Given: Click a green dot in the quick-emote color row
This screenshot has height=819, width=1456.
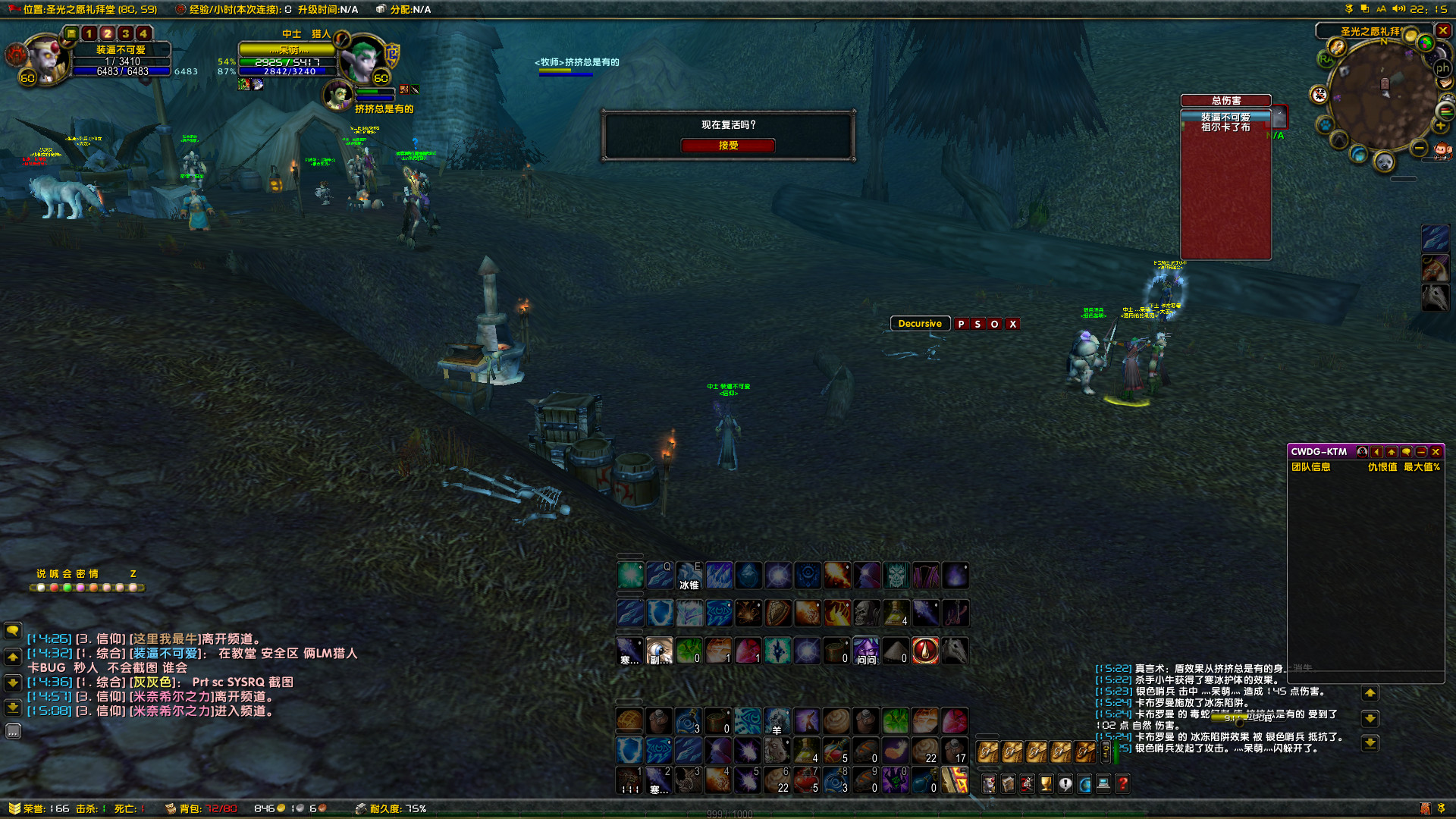Looking at the screenshot, I should [67, 588].
